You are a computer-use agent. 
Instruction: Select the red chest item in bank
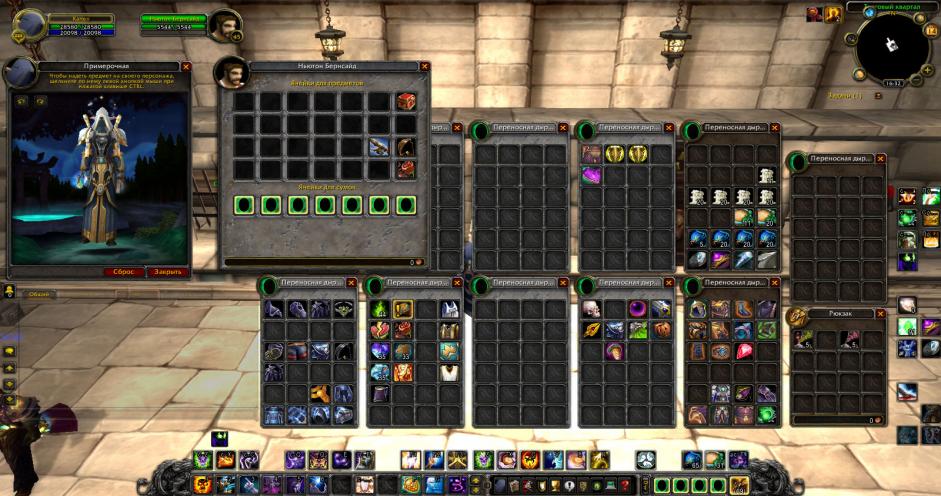click(x=406, y=101)
